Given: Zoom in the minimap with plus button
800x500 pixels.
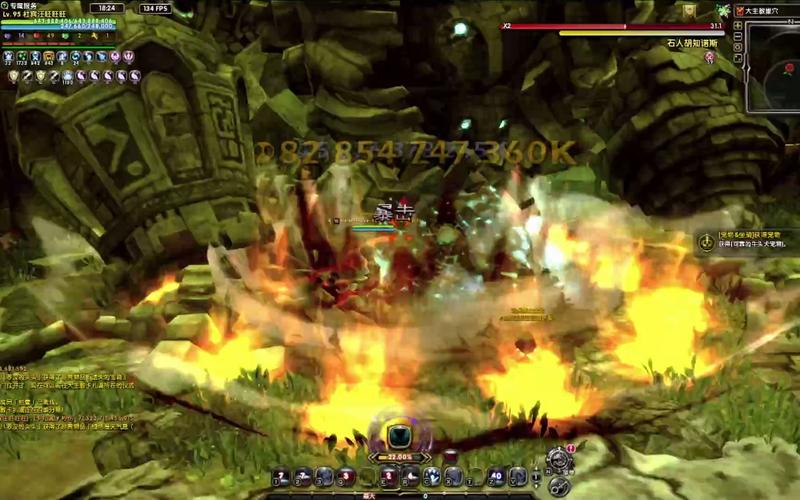Looking at the screenshot, I should [x=738, y=24].
